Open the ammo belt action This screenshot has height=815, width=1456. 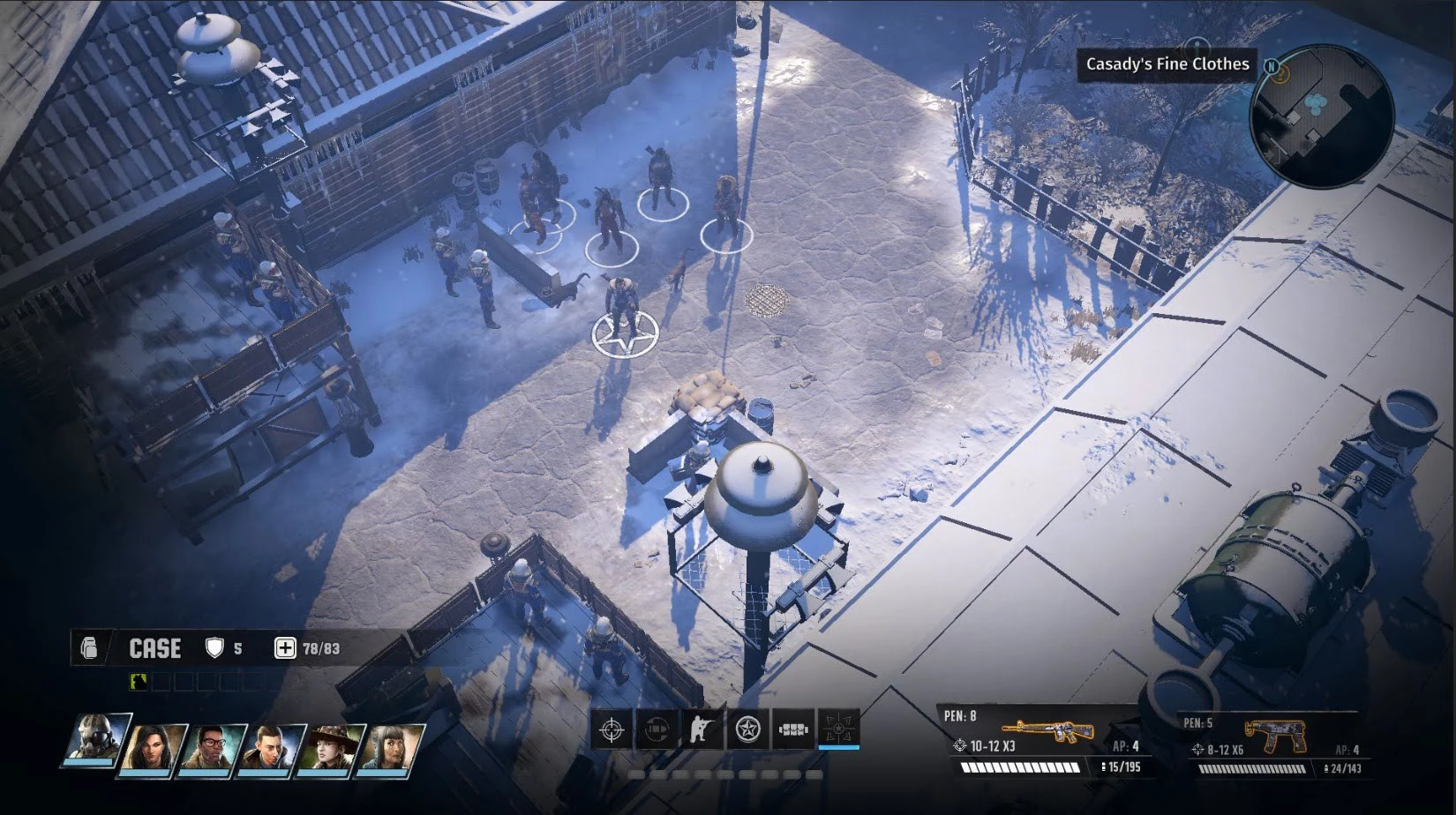coord(793,729)
